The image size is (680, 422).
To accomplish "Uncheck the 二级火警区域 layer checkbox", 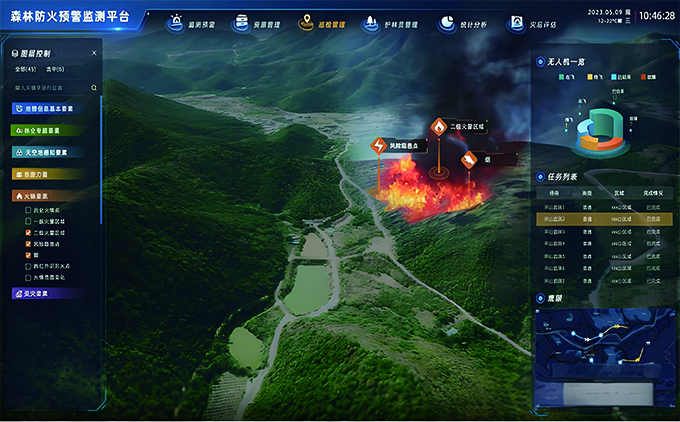I will coord(28,232).
